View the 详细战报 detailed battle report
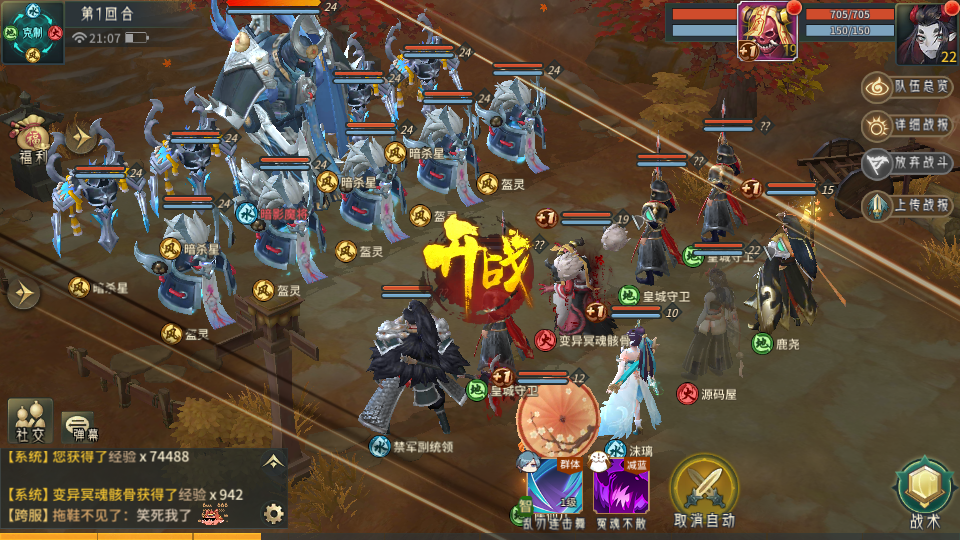Image resolution: width=960 pixels, height=540 pixels. 907,125
